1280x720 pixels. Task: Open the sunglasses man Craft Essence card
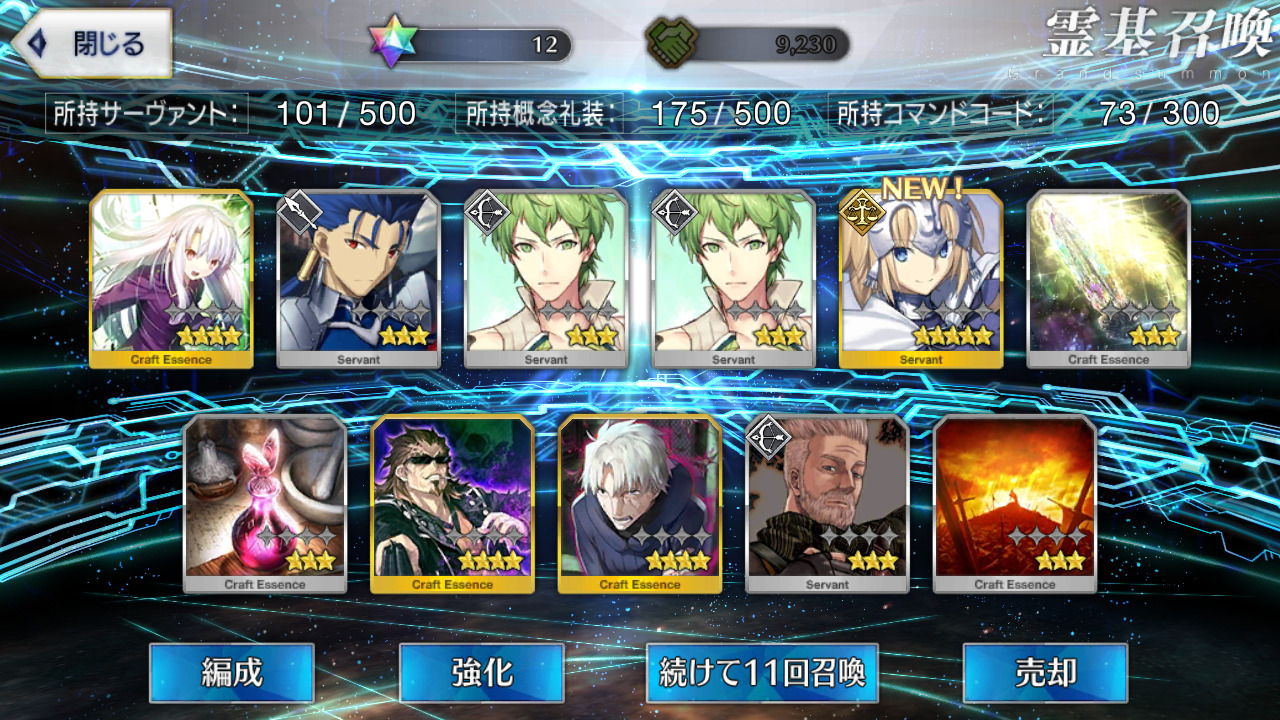452,503
